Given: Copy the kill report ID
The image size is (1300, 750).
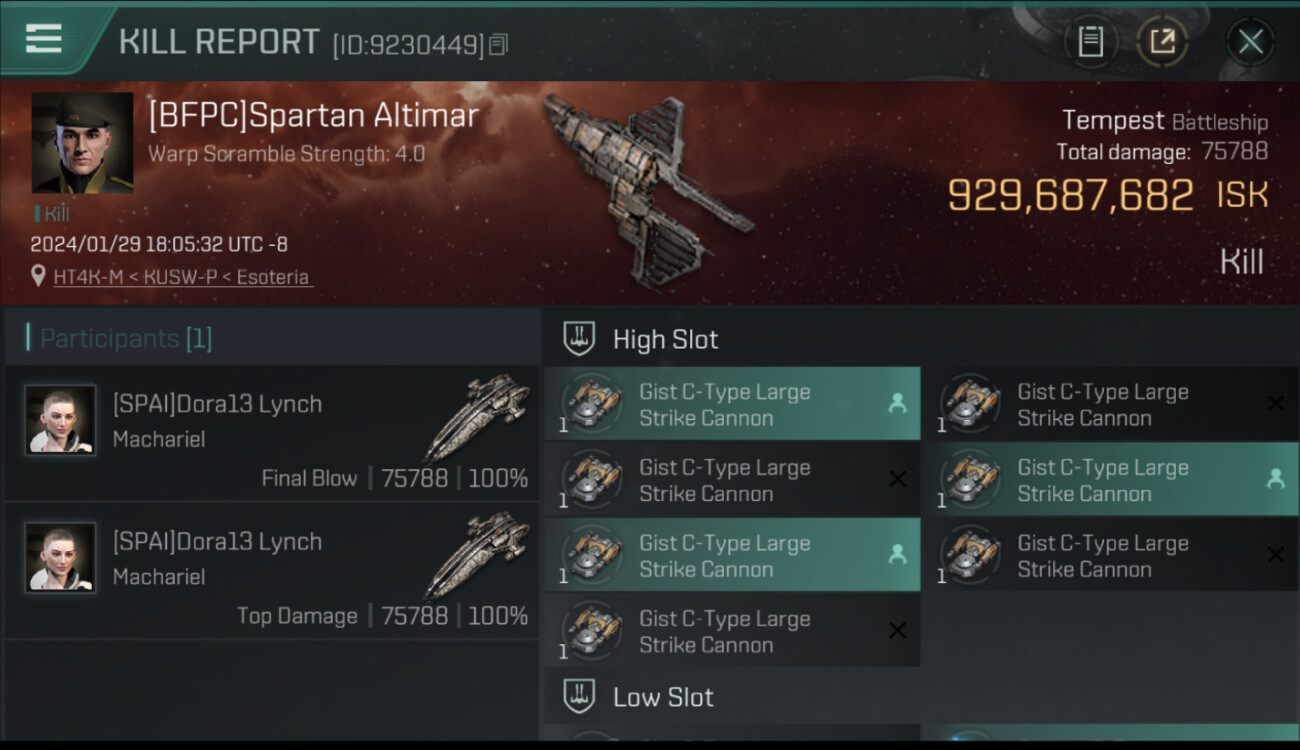Looking at the screenshot, I should [499, 44].
